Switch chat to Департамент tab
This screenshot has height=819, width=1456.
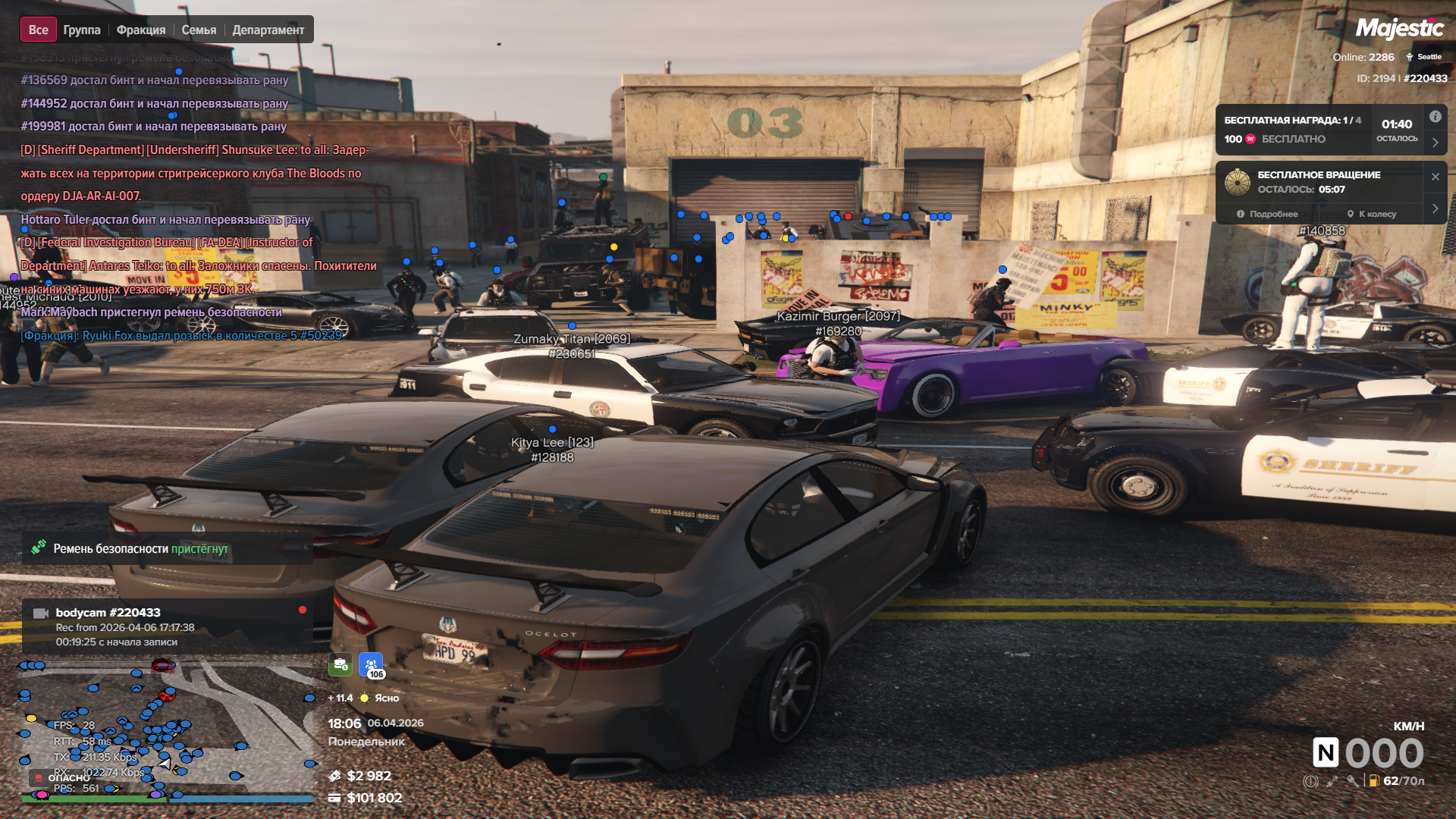(268, 30)
